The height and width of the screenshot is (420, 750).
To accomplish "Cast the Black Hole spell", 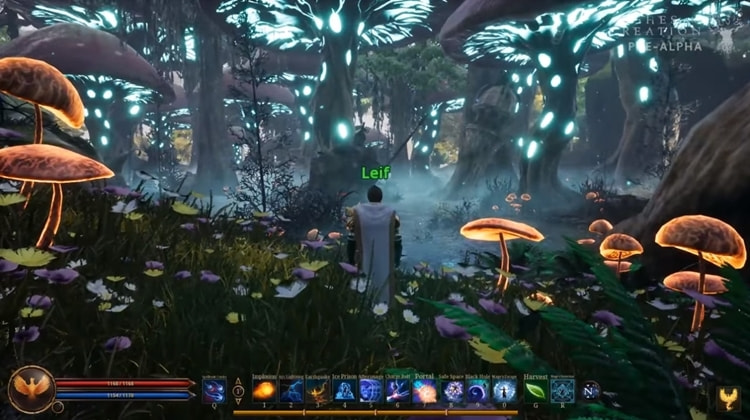I will pos(478,390).
